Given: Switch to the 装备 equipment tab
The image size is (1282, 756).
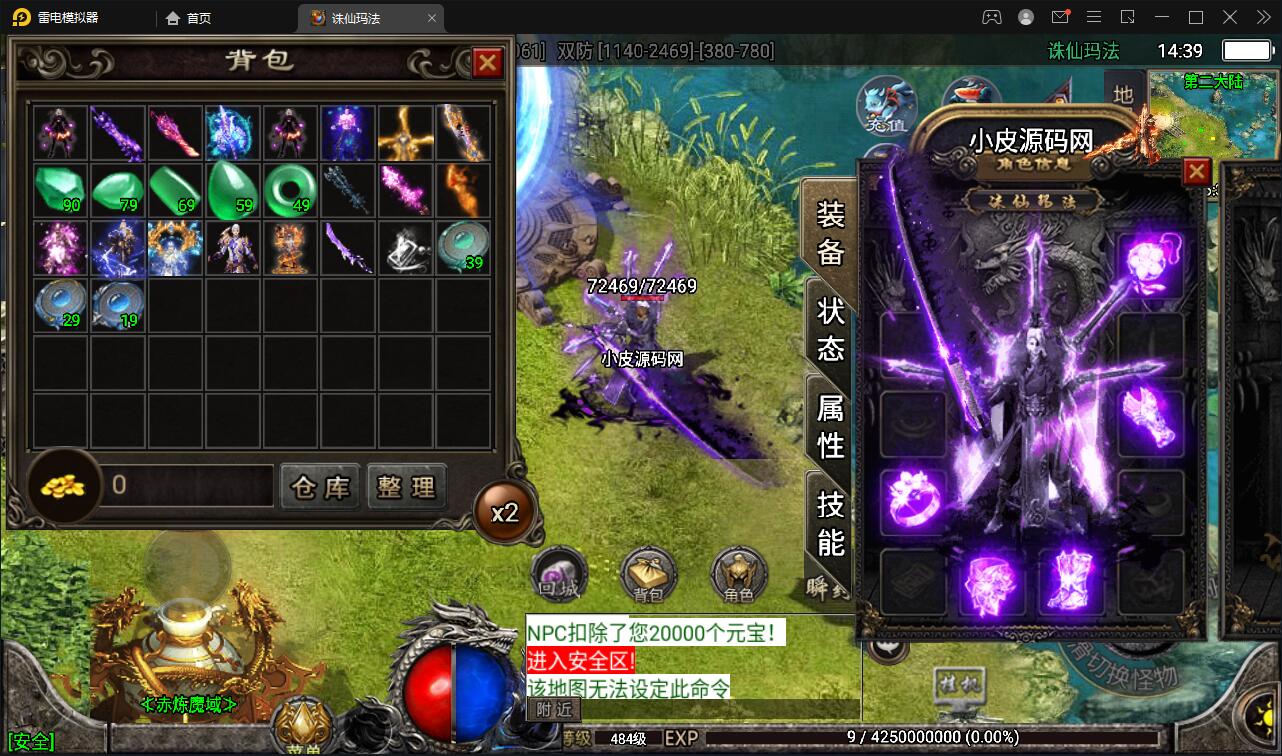Looking at the screenshot, I should point(830,232).
